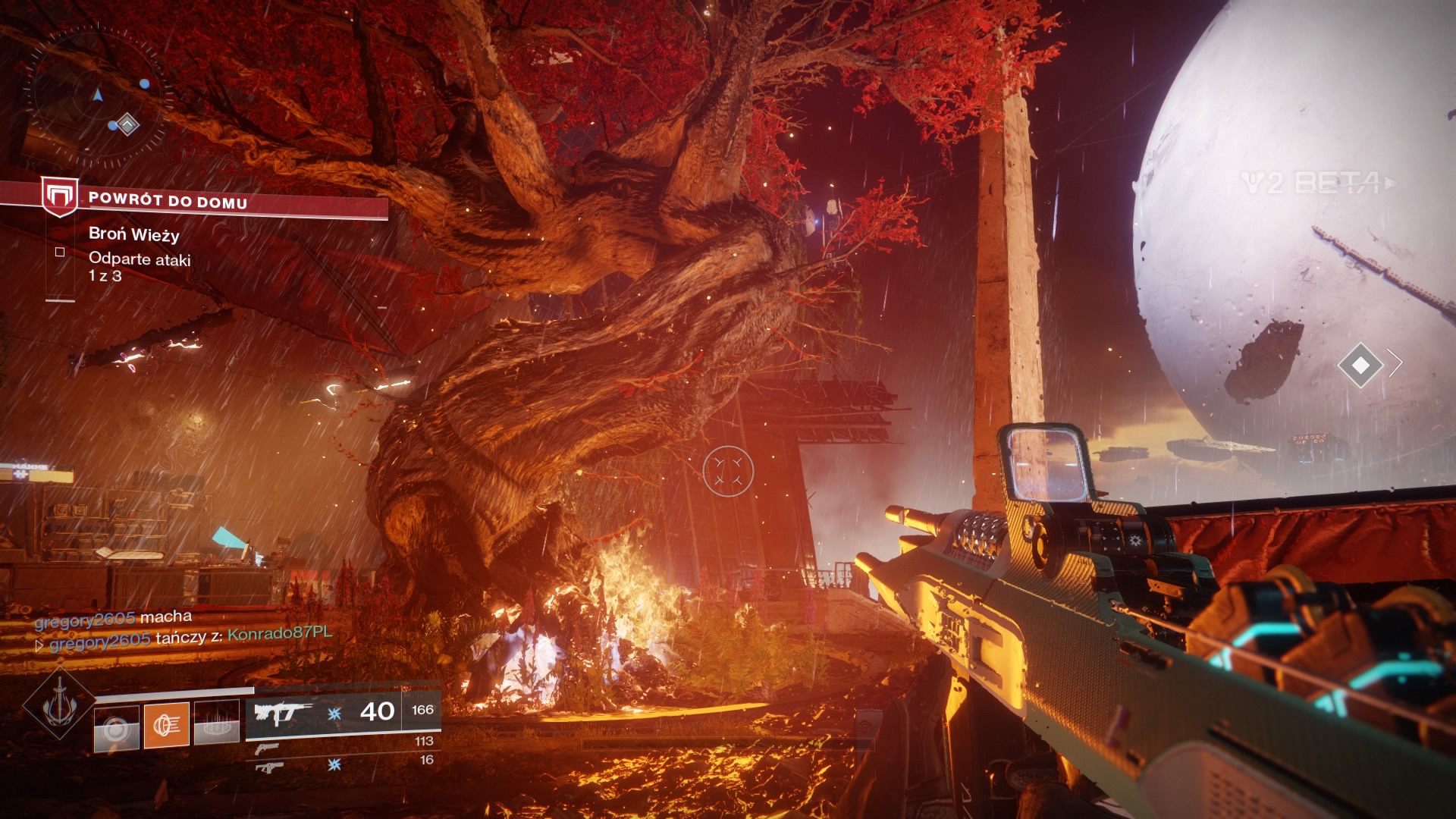Click the diamond waypoint marker

coord(1360,365)
